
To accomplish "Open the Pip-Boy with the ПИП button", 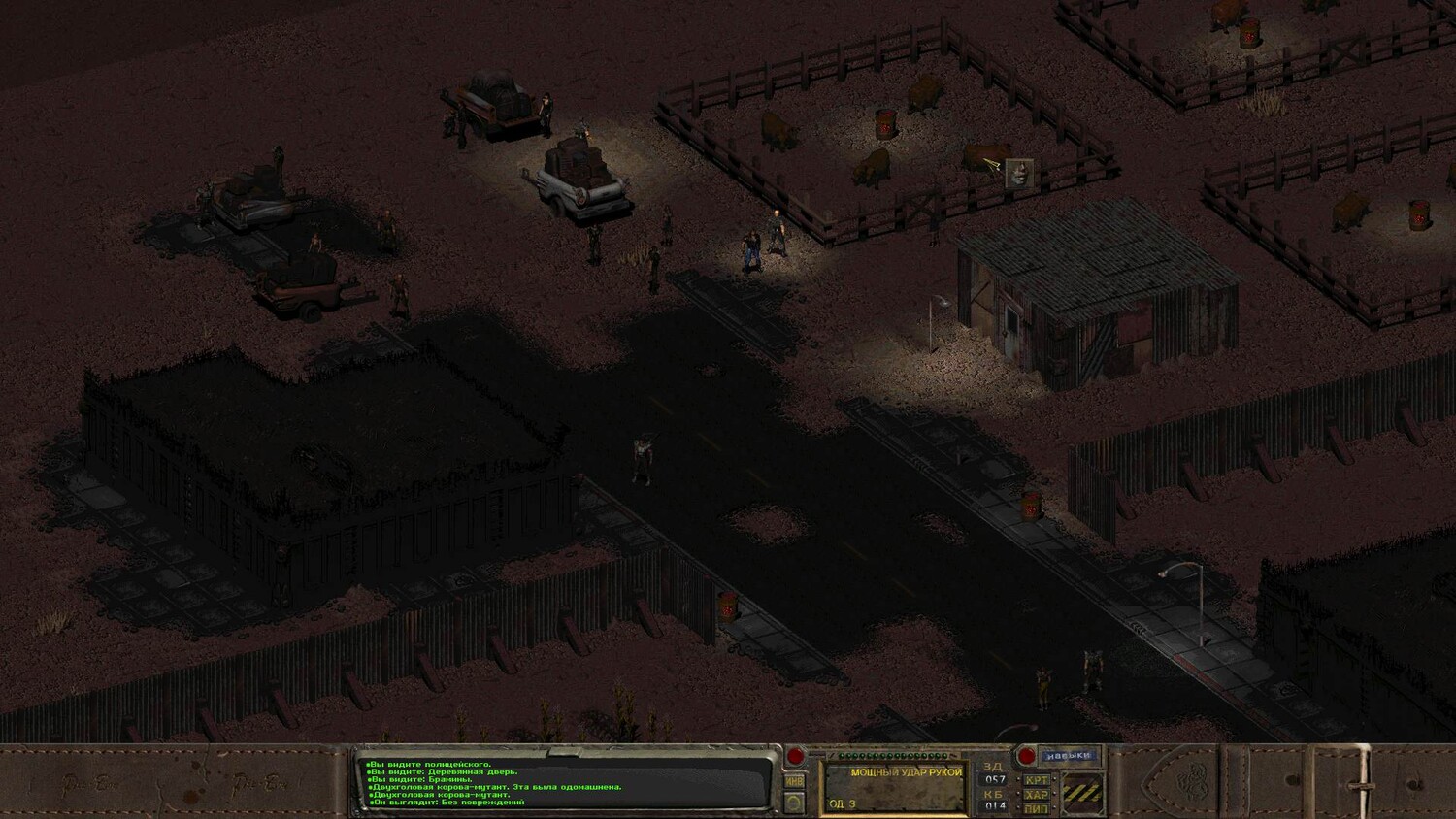I will tap(1036, 808).
